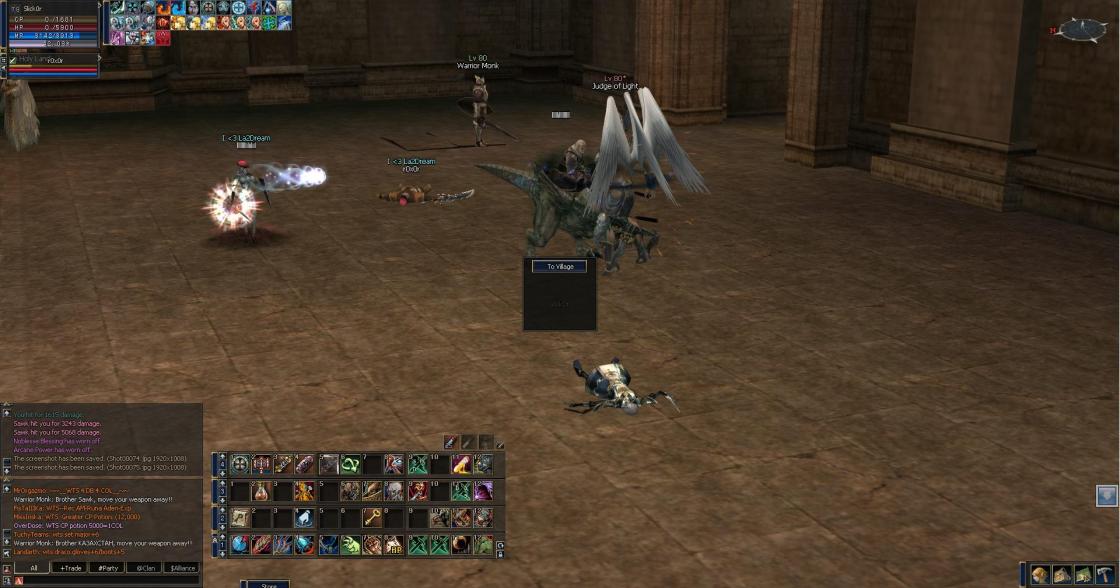Switch to the All chat tab
This screenshot has width=1120, height=588.
(33, 567)
